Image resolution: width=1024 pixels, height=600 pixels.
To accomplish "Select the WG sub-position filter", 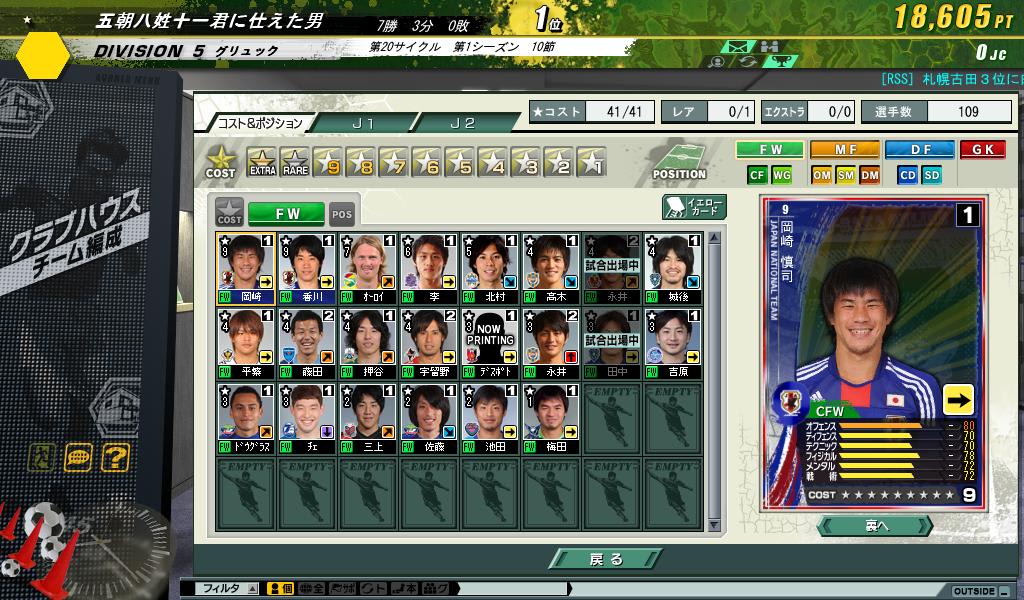I will pyautogui.click(x=782, y=175).
